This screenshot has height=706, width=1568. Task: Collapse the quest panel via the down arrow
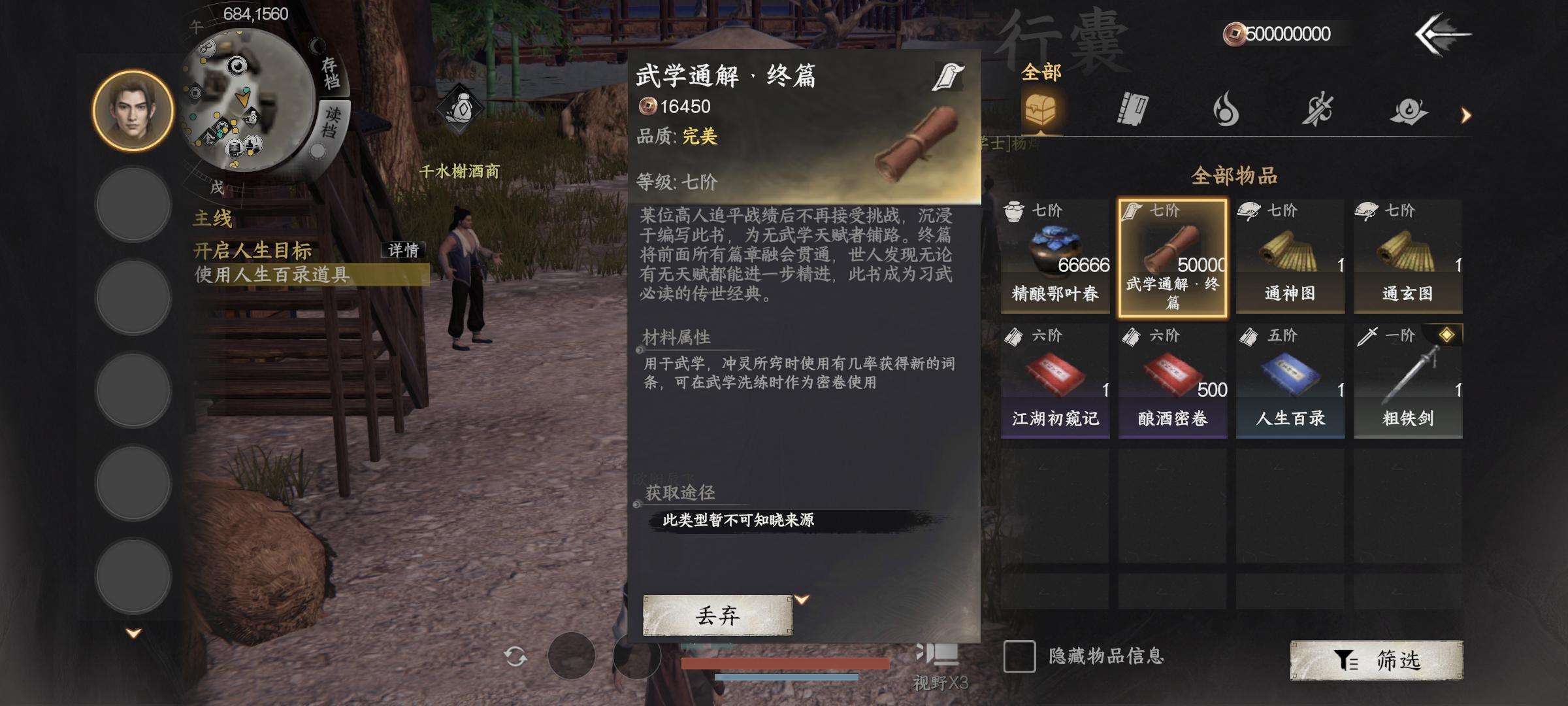coord(133,632)
